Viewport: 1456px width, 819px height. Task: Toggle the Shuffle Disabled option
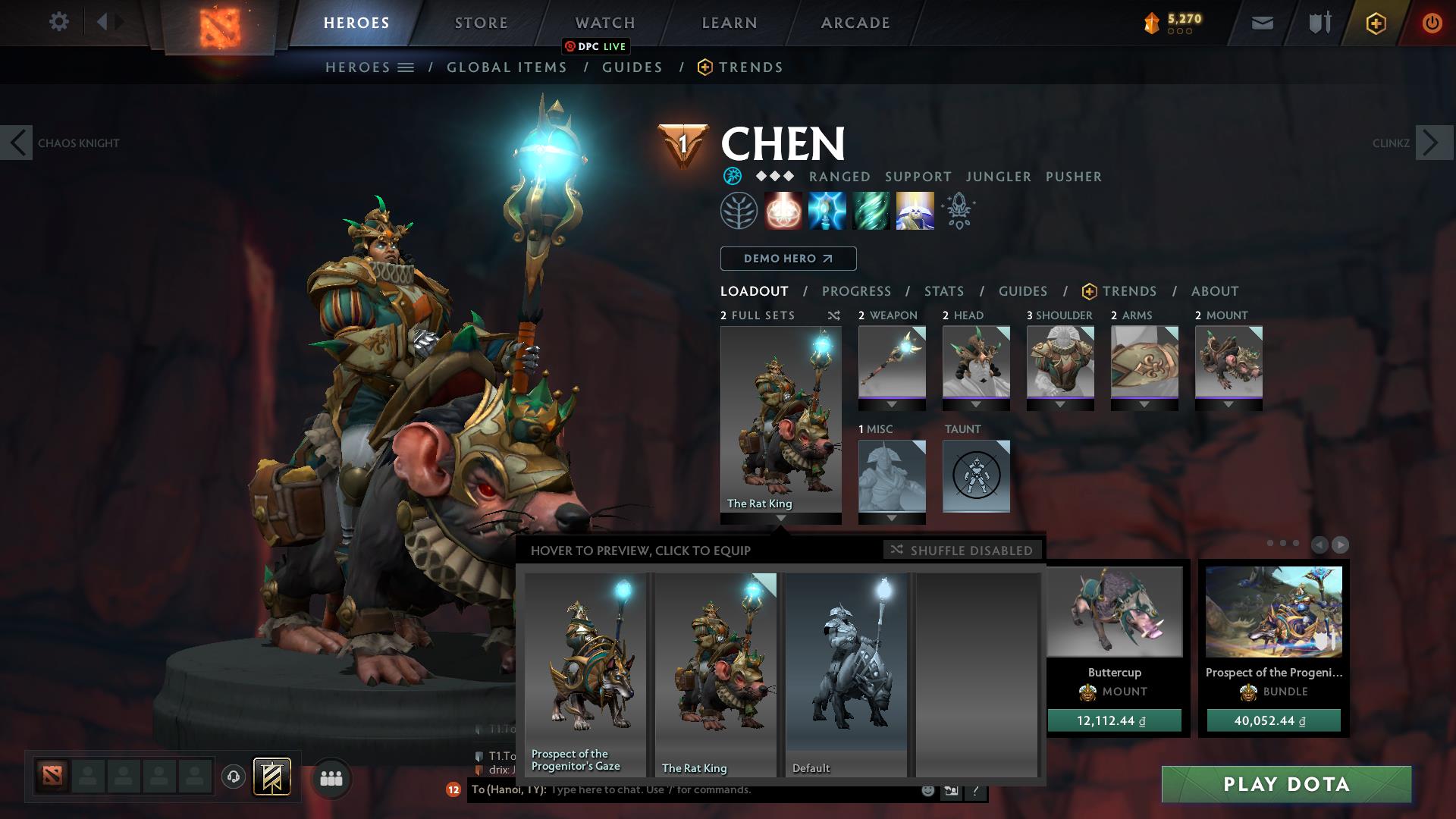click(962, 551)
